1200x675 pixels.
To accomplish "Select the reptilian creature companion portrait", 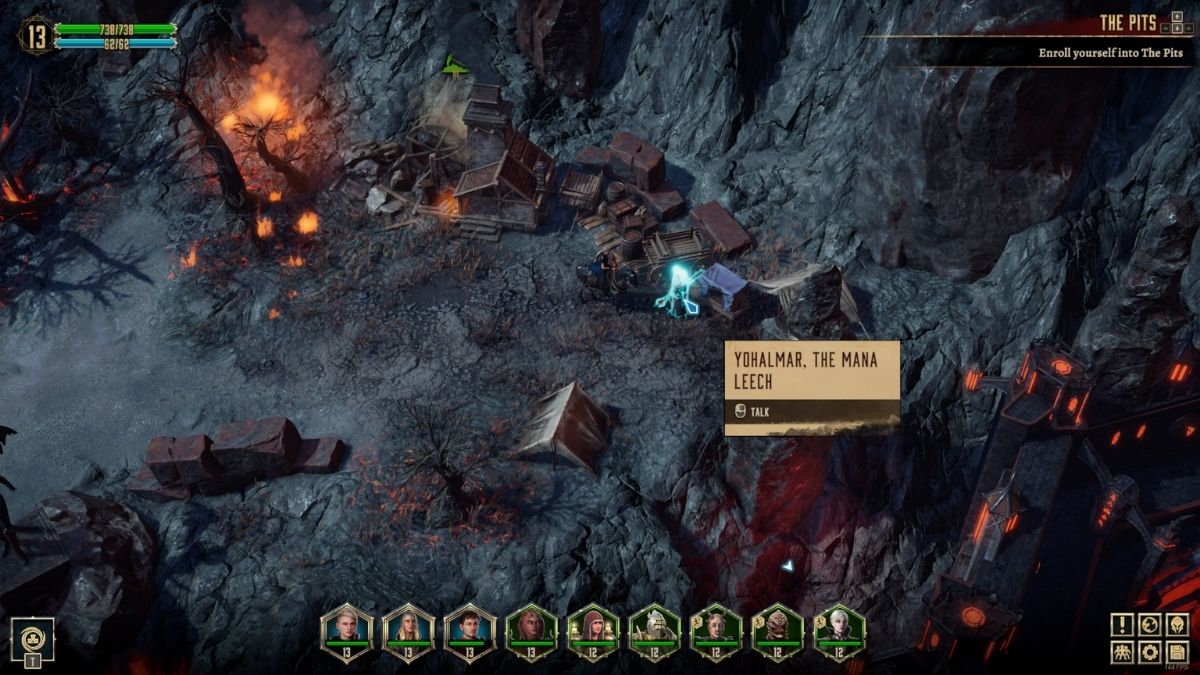I will click(x=778, y=630).
